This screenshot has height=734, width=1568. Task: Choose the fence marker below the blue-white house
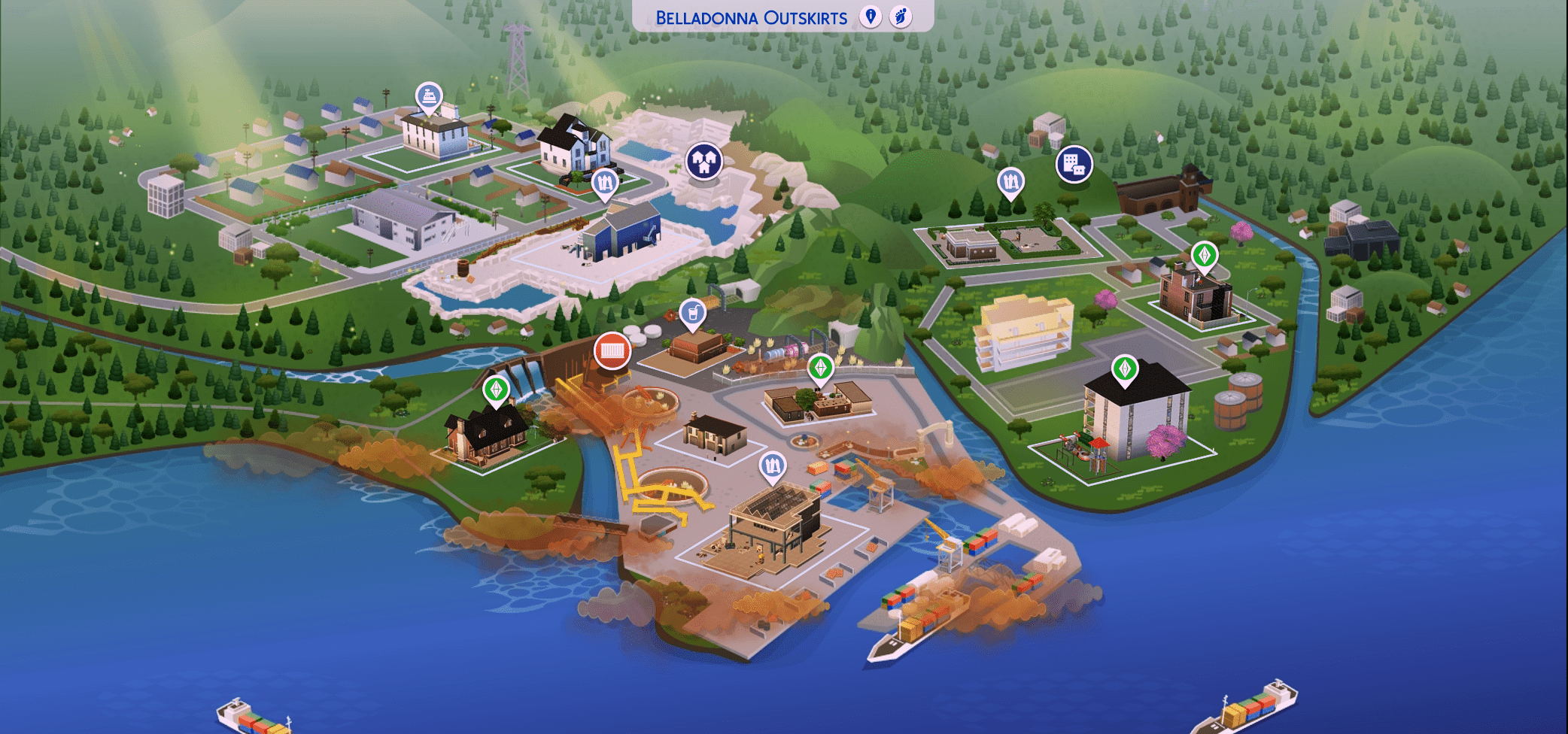click(605, 183)
